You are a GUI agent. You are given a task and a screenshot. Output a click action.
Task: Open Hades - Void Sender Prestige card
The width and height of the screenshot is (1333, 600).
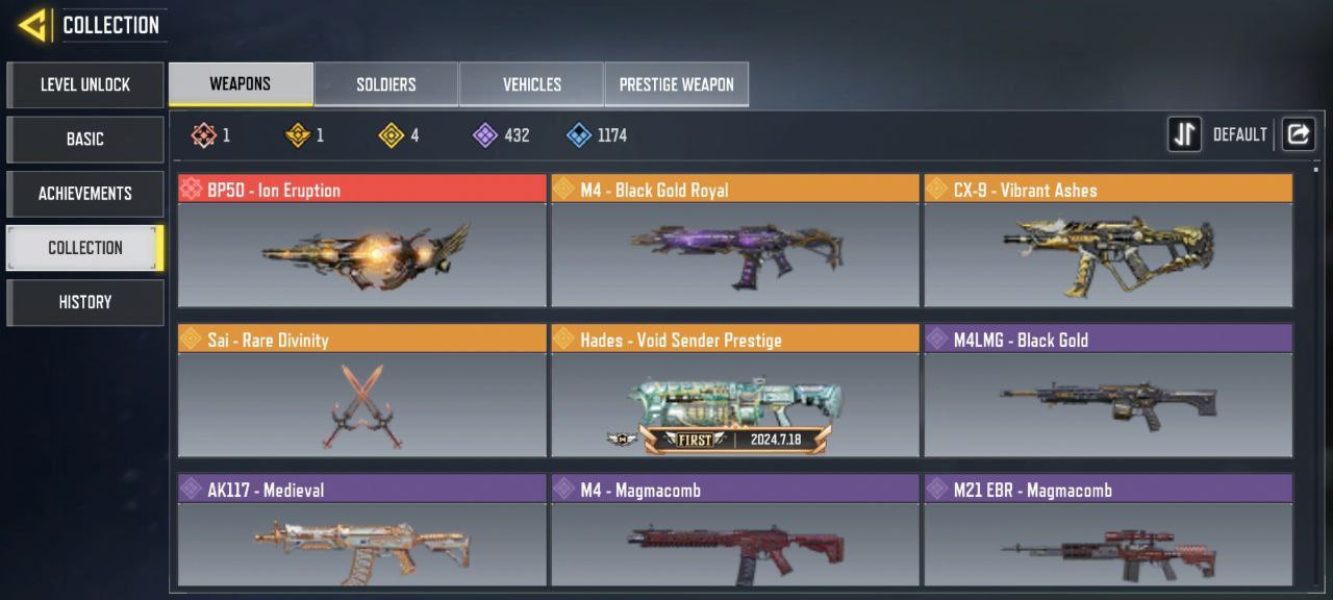pos(735,391)
